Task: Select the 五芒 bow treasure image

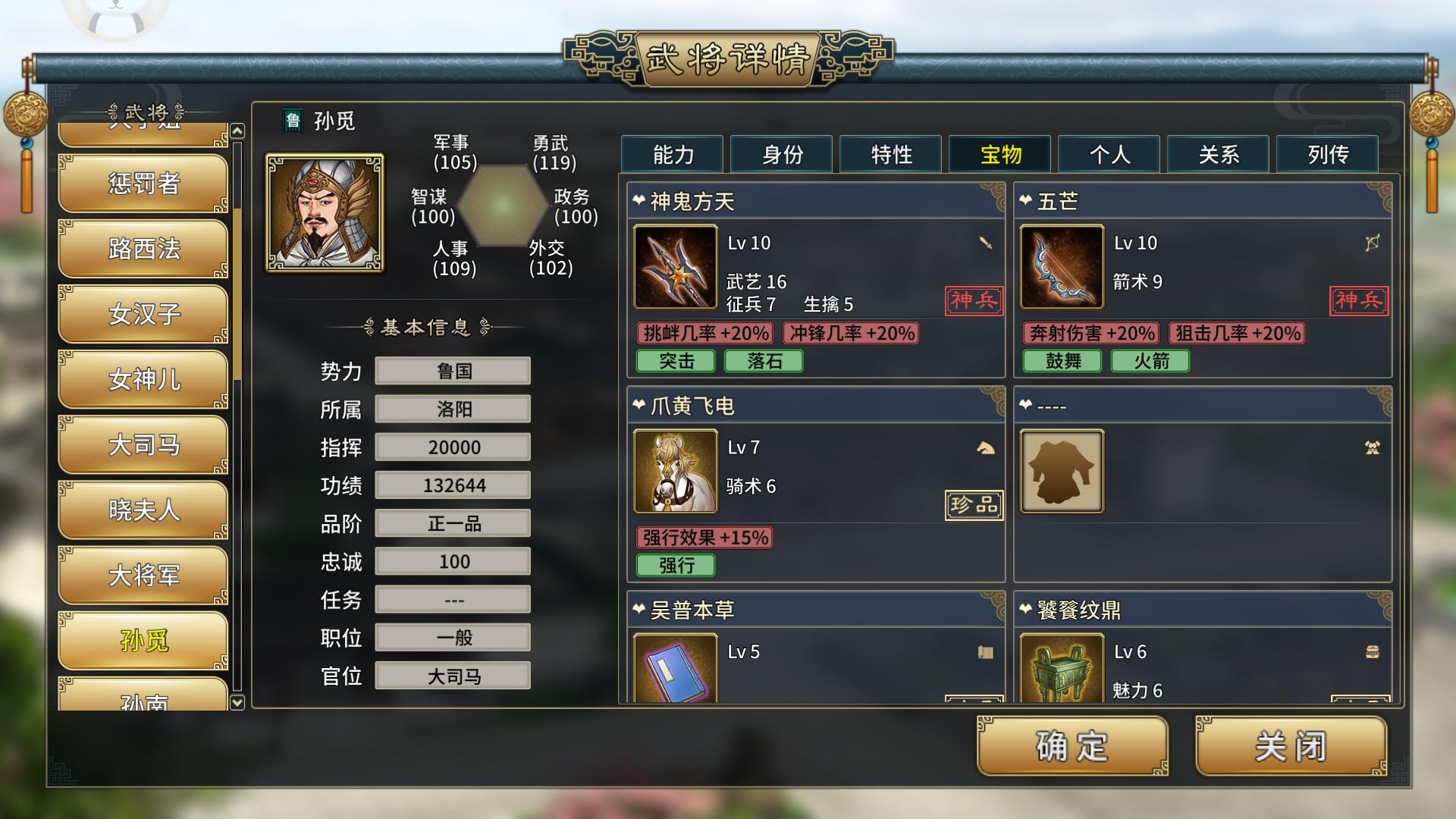Action: click(1061, 267)
